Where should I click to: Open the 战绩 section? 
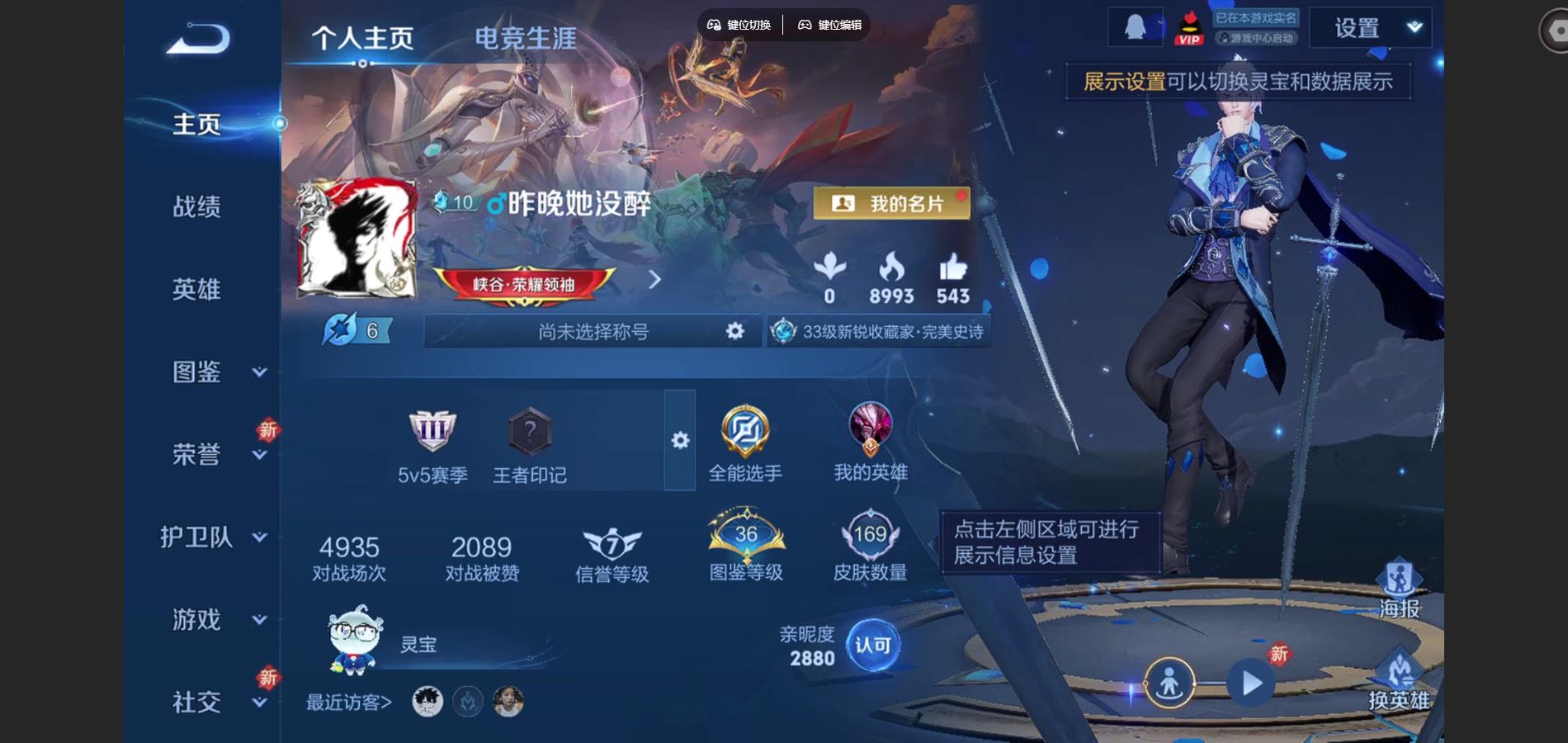click(x=196, y=206)
